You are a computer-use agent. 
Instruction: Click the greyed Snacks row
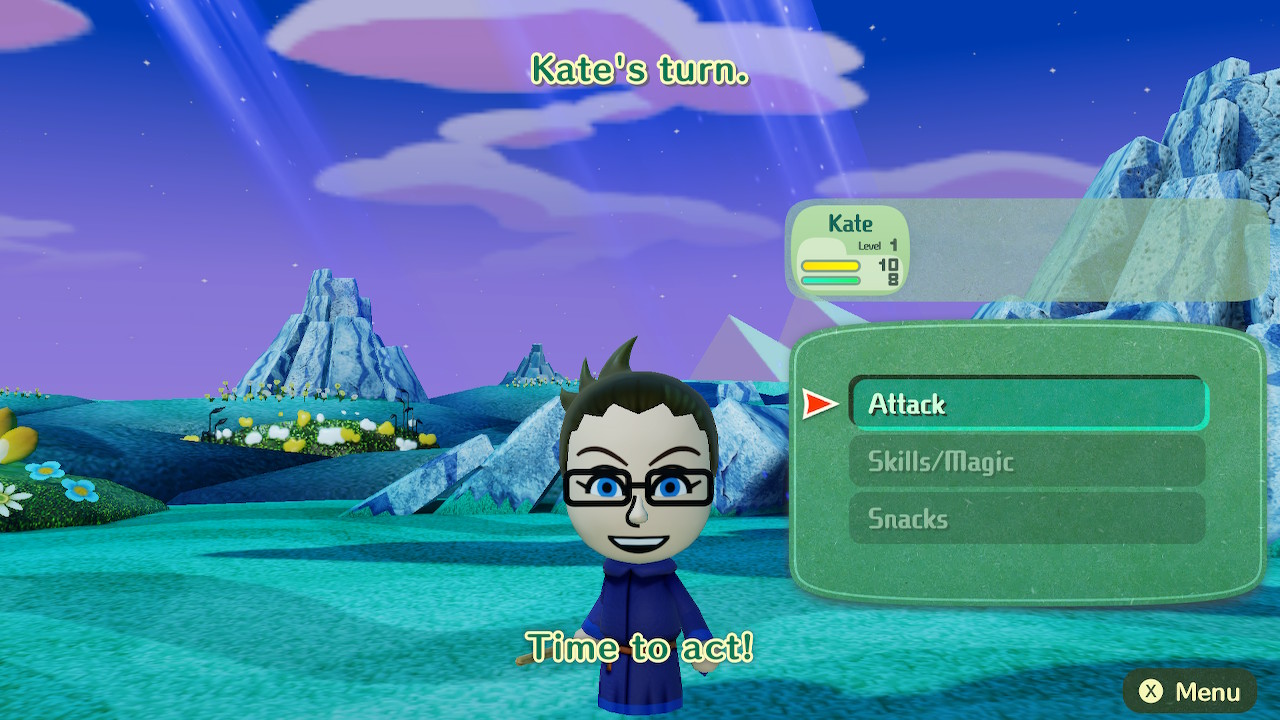1027,518
